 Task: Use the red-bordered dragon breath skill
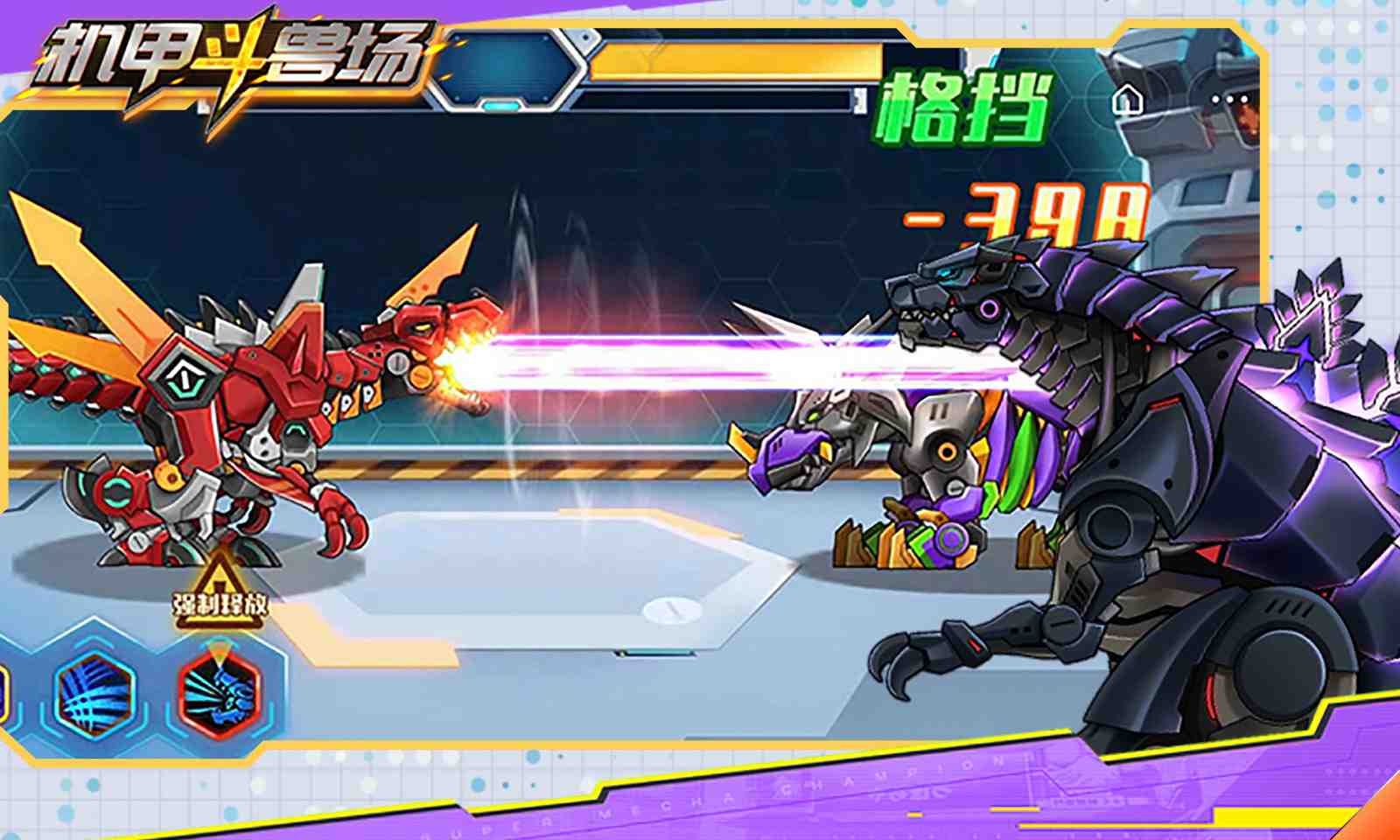(x=219, y=693)
